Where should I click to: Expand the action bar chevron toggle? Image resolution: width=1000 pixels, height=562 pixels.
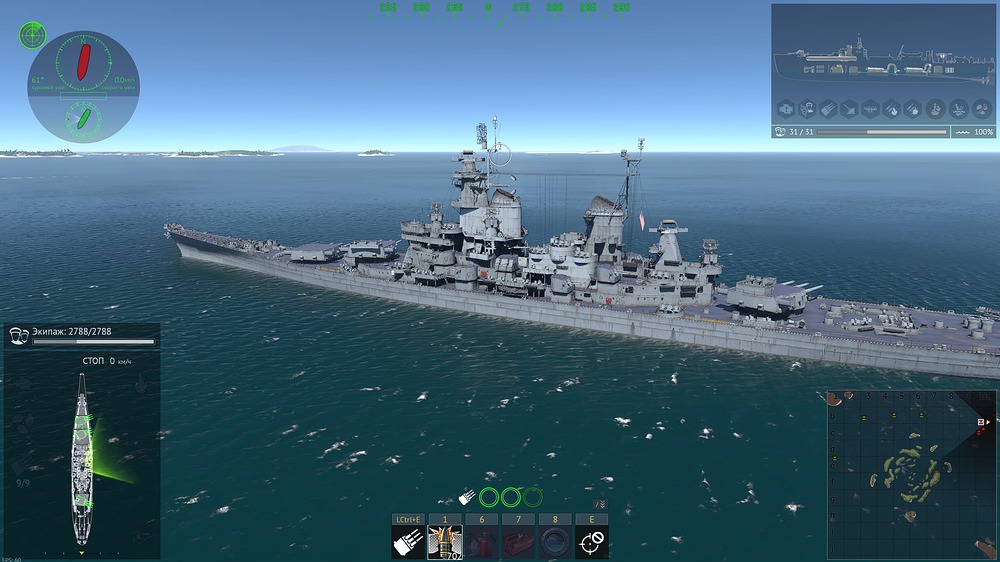[x=600, y=504]
